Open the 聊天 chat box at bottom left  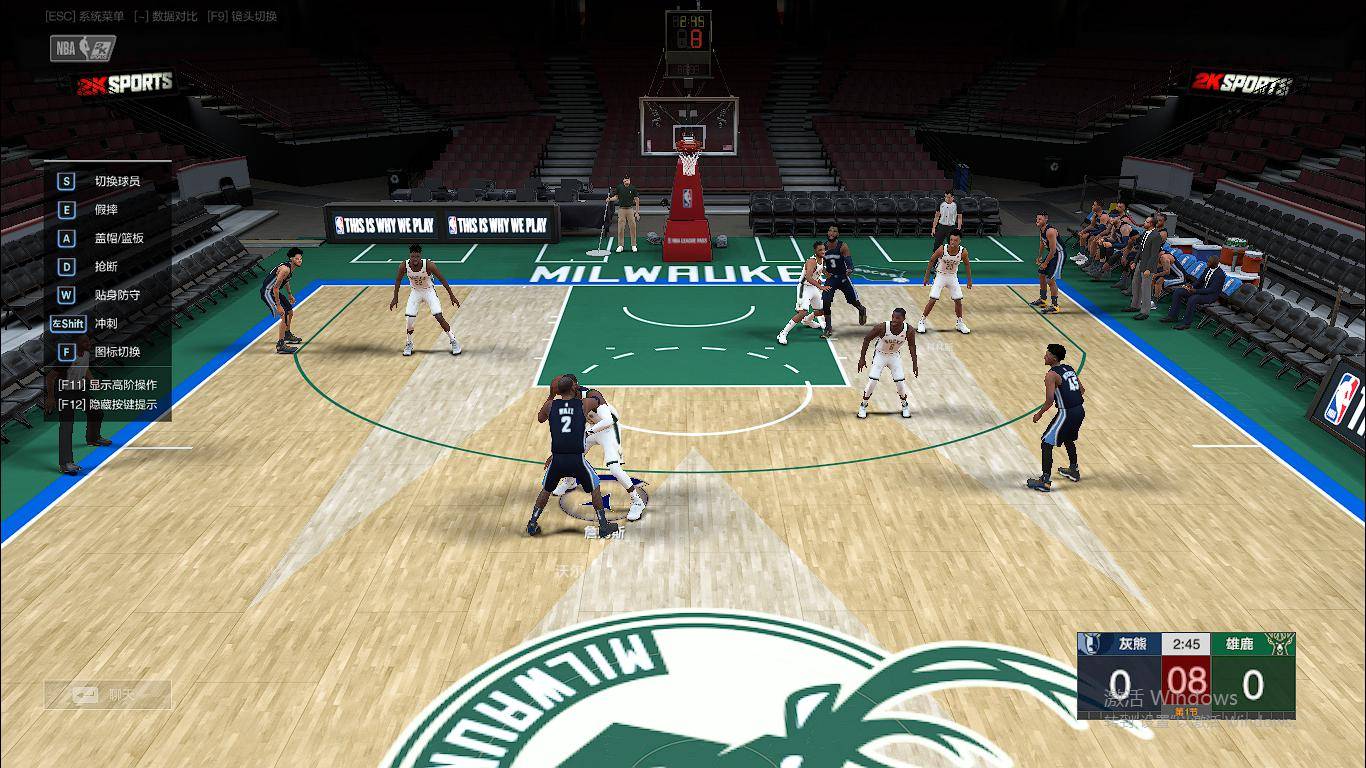point(108,694)
